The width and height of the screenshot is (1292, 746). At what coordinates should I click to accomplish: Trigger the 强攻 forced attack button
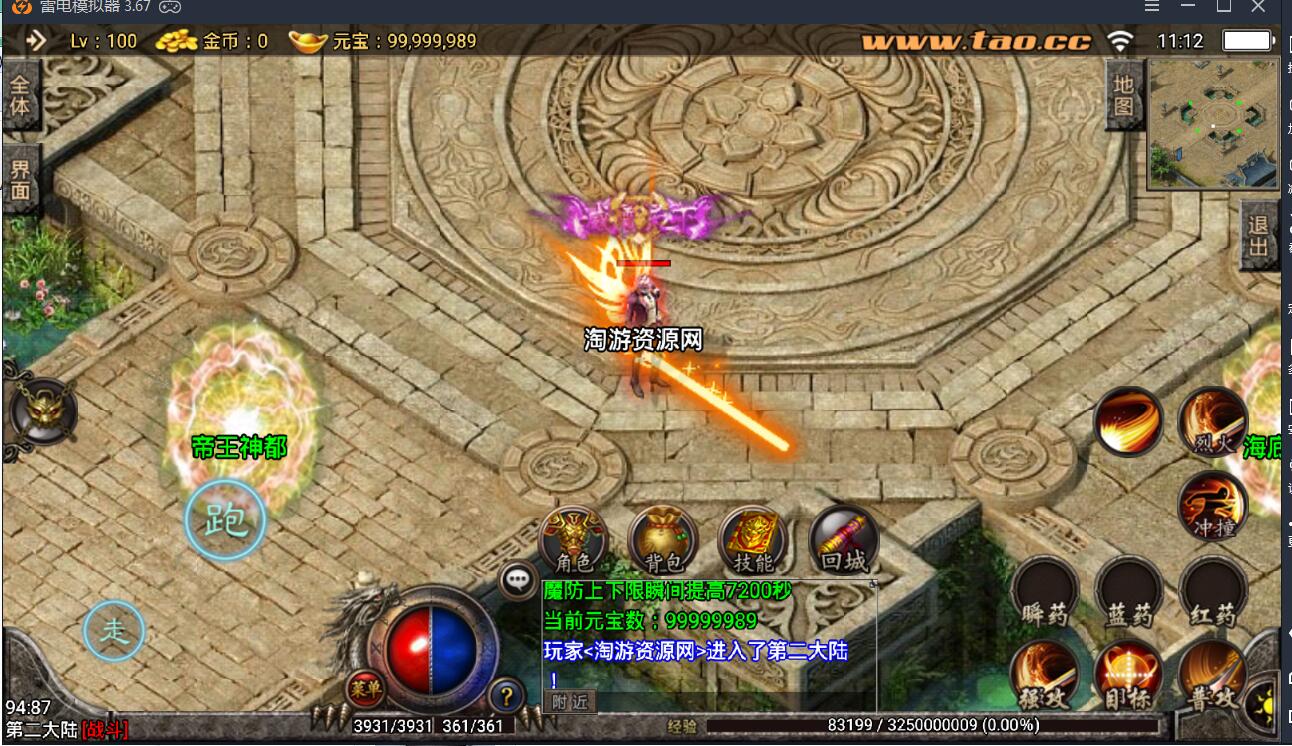[1044, 675]
